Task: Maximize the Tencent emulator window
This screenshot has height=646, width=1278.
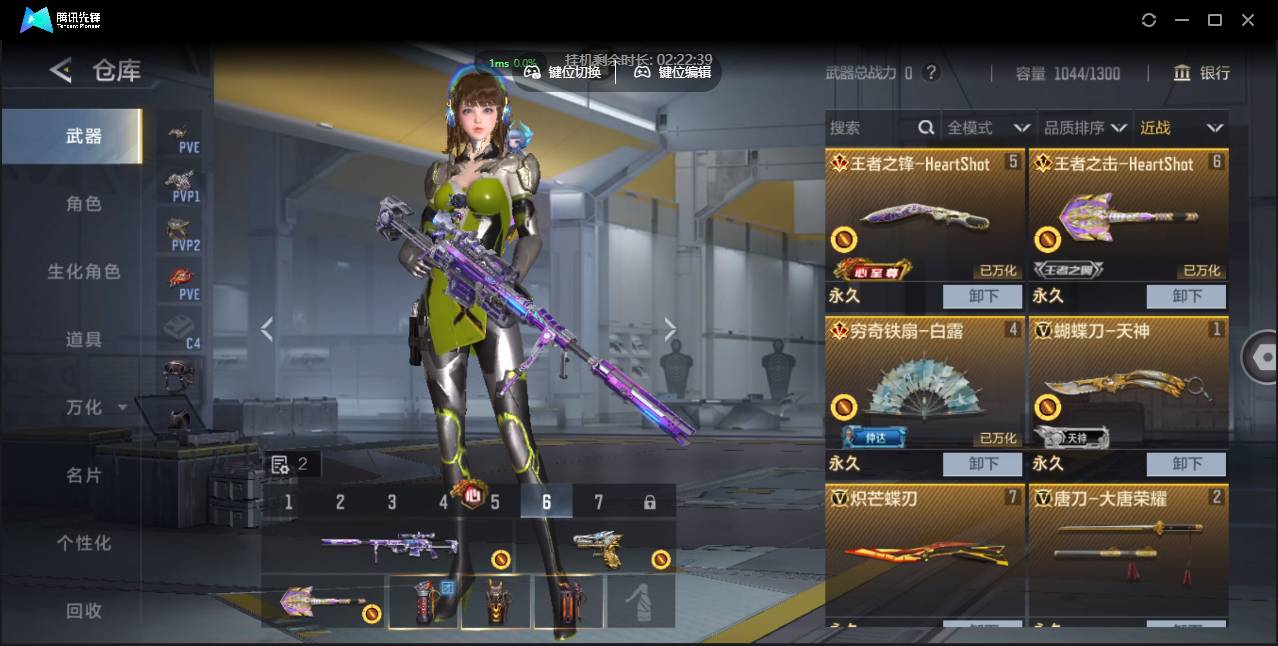Action: (1215, 20)
